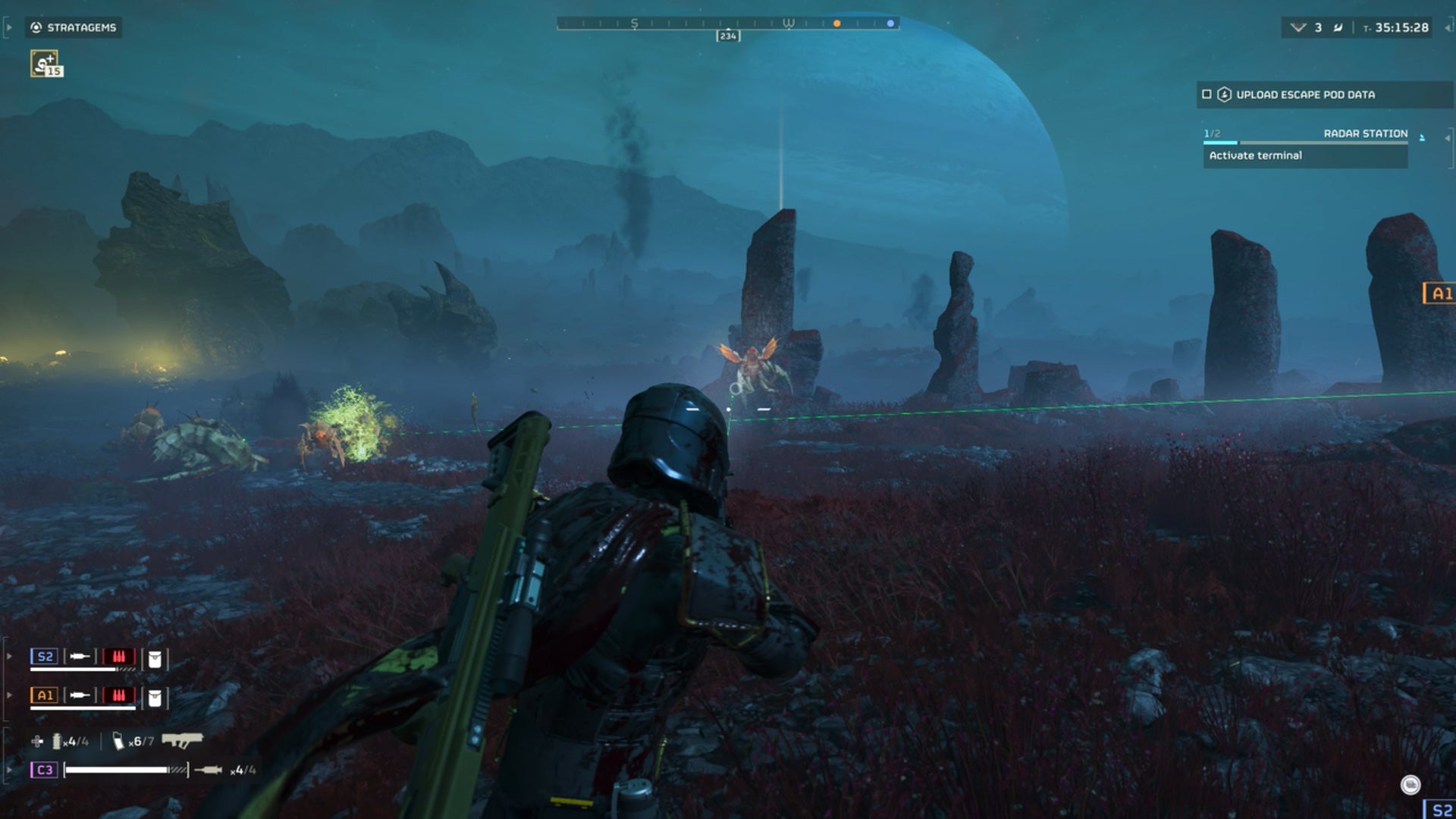Click your stim syringe icon beside C3 bar
The height and width of the screenshot is (819, 1456).
click(208, 770)
